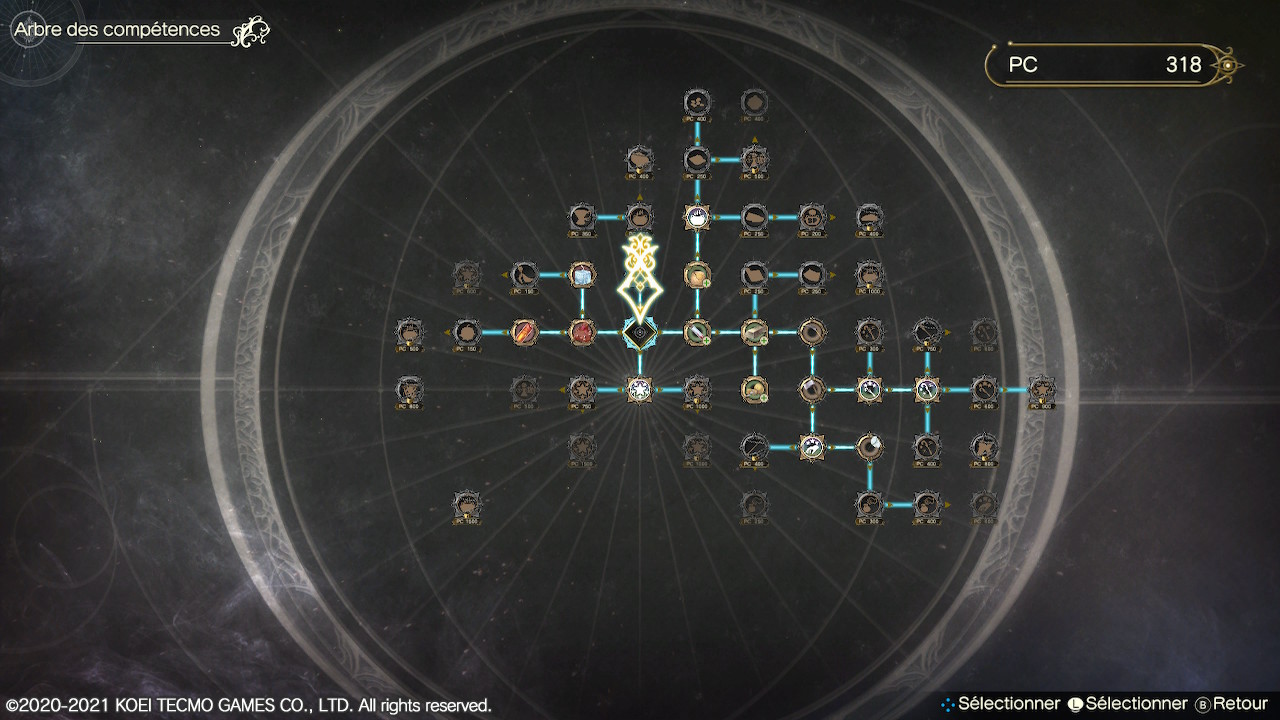This screenshot has height=720, width=1280.
Task: Select the central diamond core node
Action: point(639,332)
